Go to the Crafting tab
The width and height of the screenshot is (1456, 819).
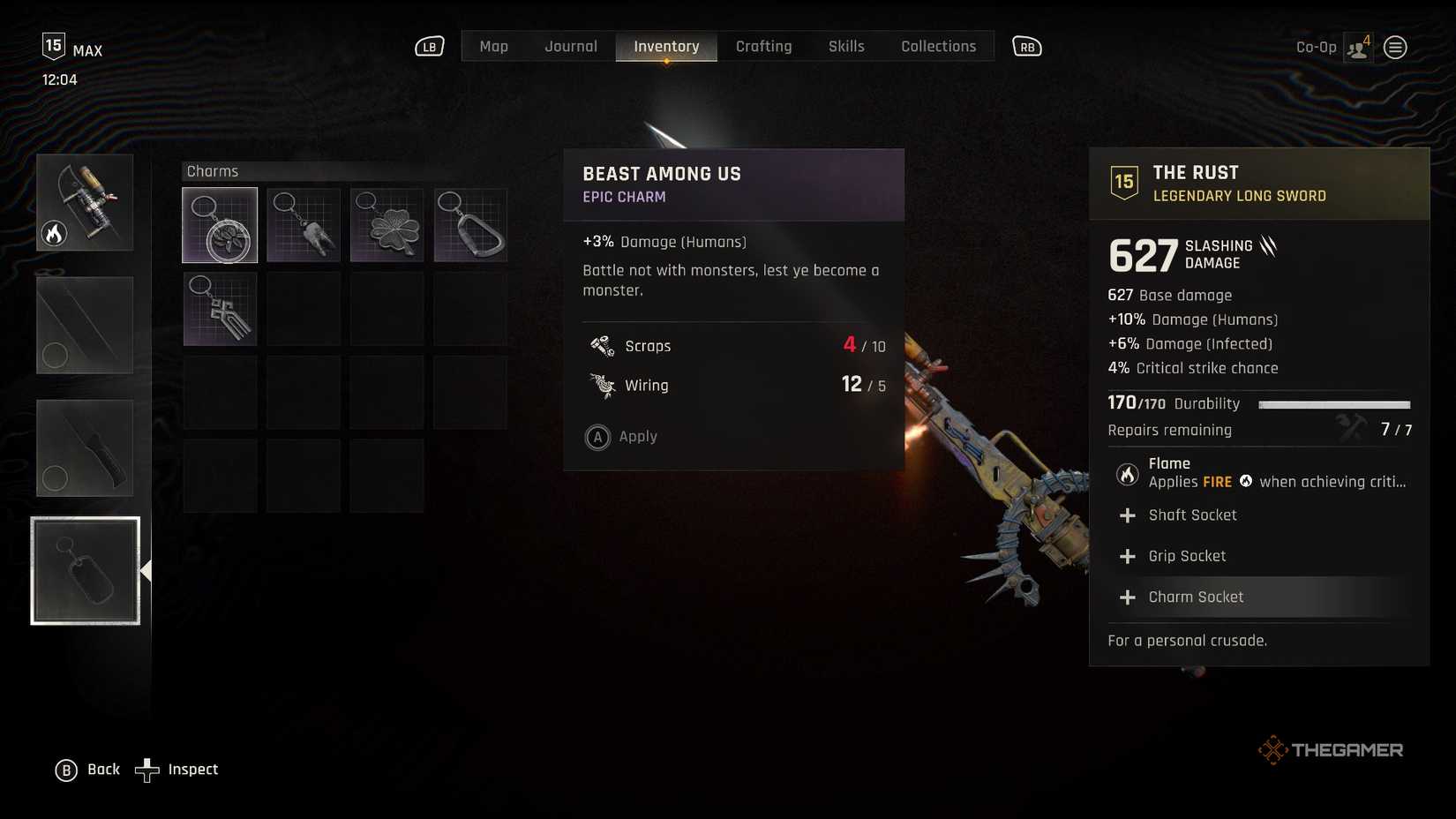tap(763, 47)
